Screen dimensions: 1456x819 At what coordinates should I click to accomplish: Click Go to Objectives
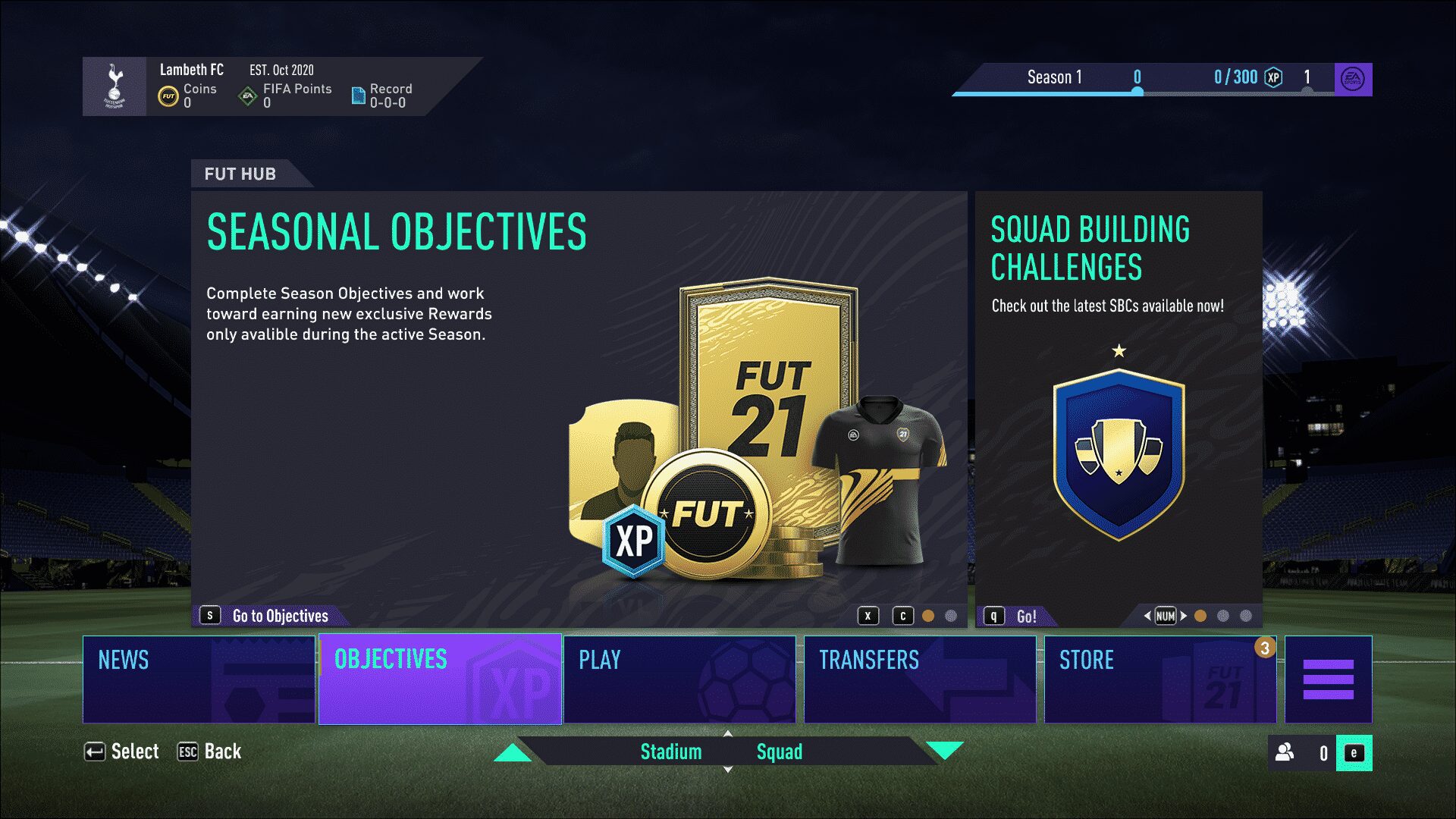(269, 616)
